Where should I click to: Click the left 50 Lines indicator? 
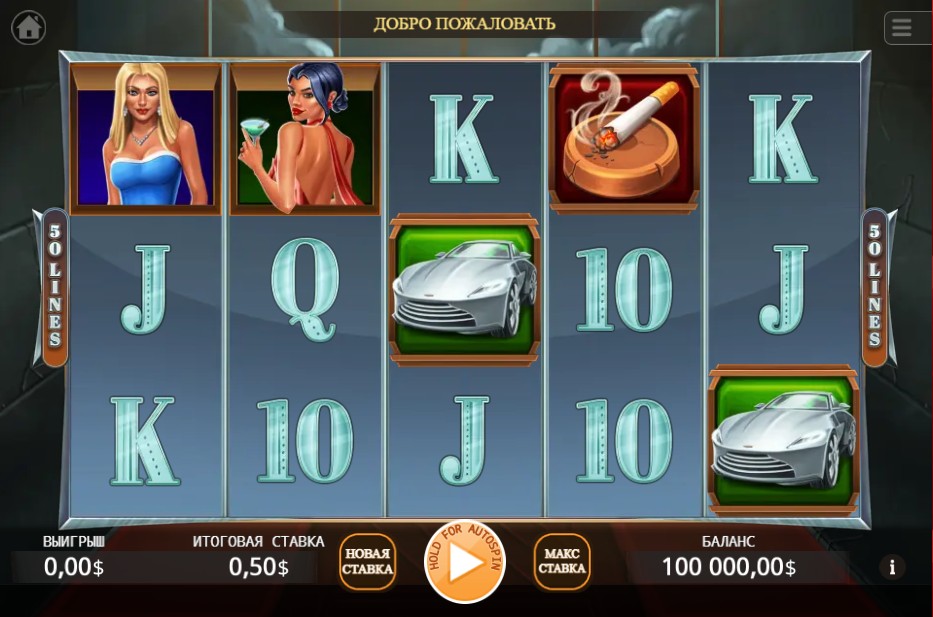[55, 287]
